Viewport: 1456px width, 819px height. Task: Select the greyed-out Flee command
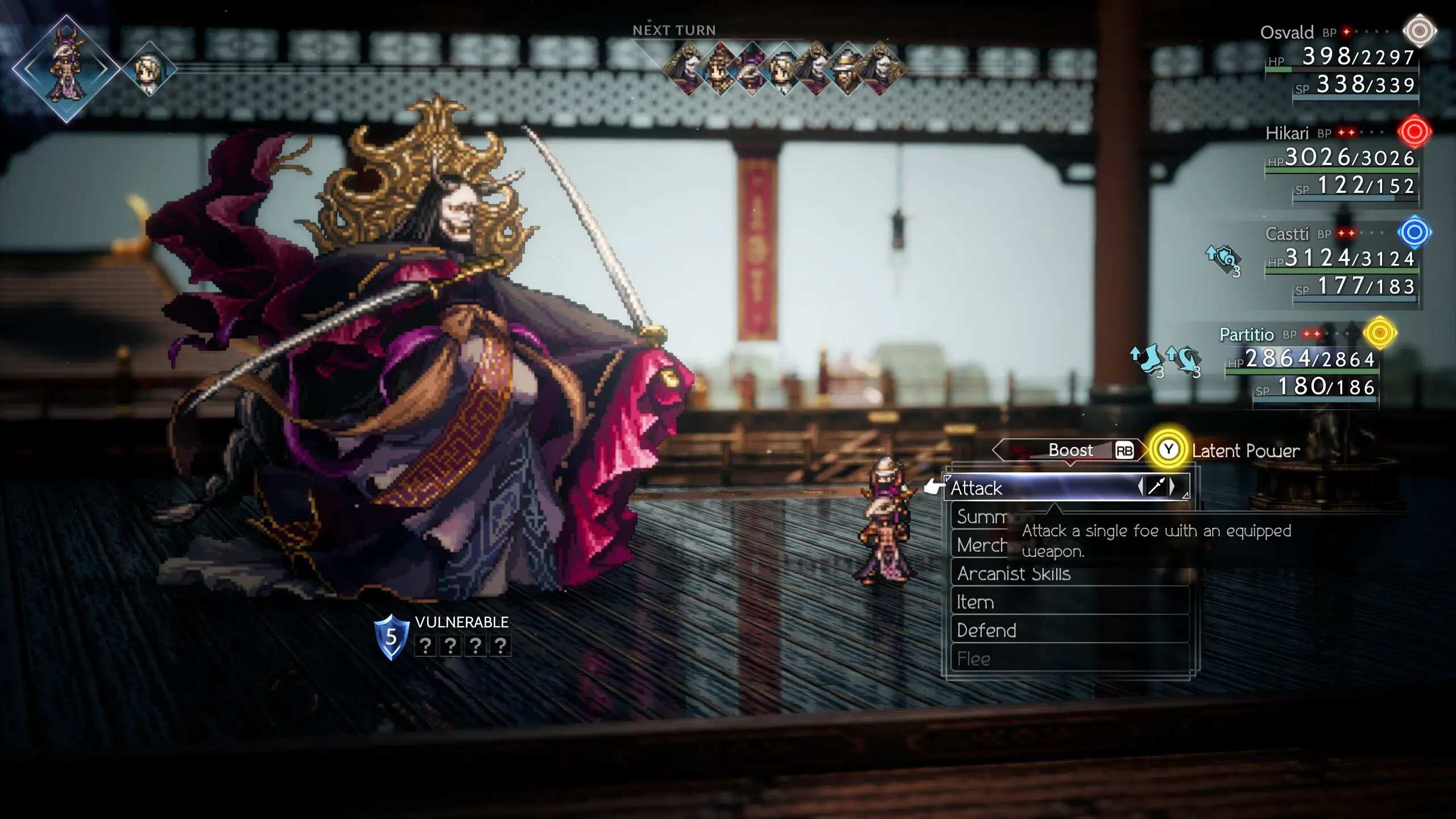click(x=974, y=659)
